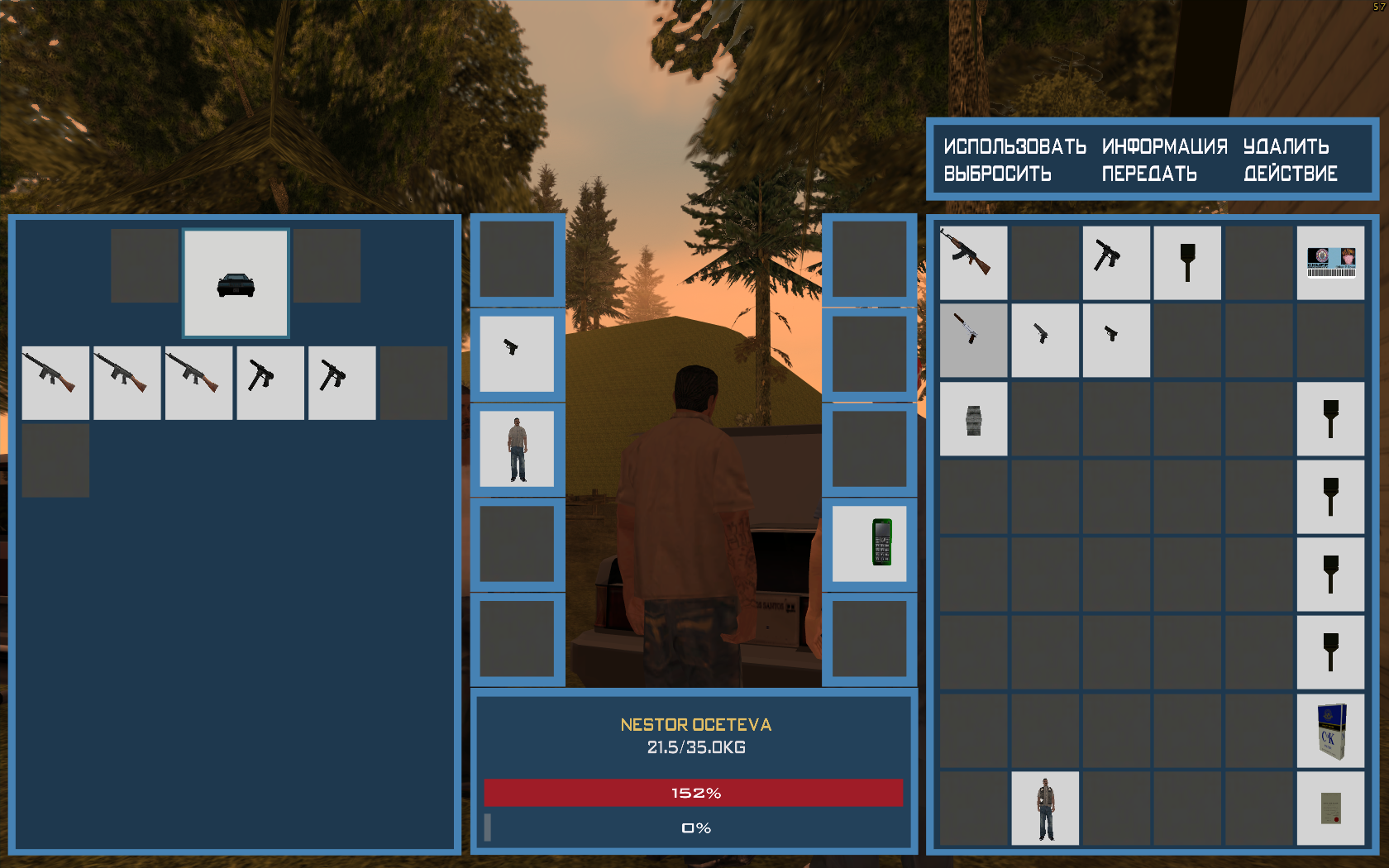Viewport: 1389px width, 868px height.
Task: Click the ДЕЙСТВИЕ button
Action: coord(1290,174)
